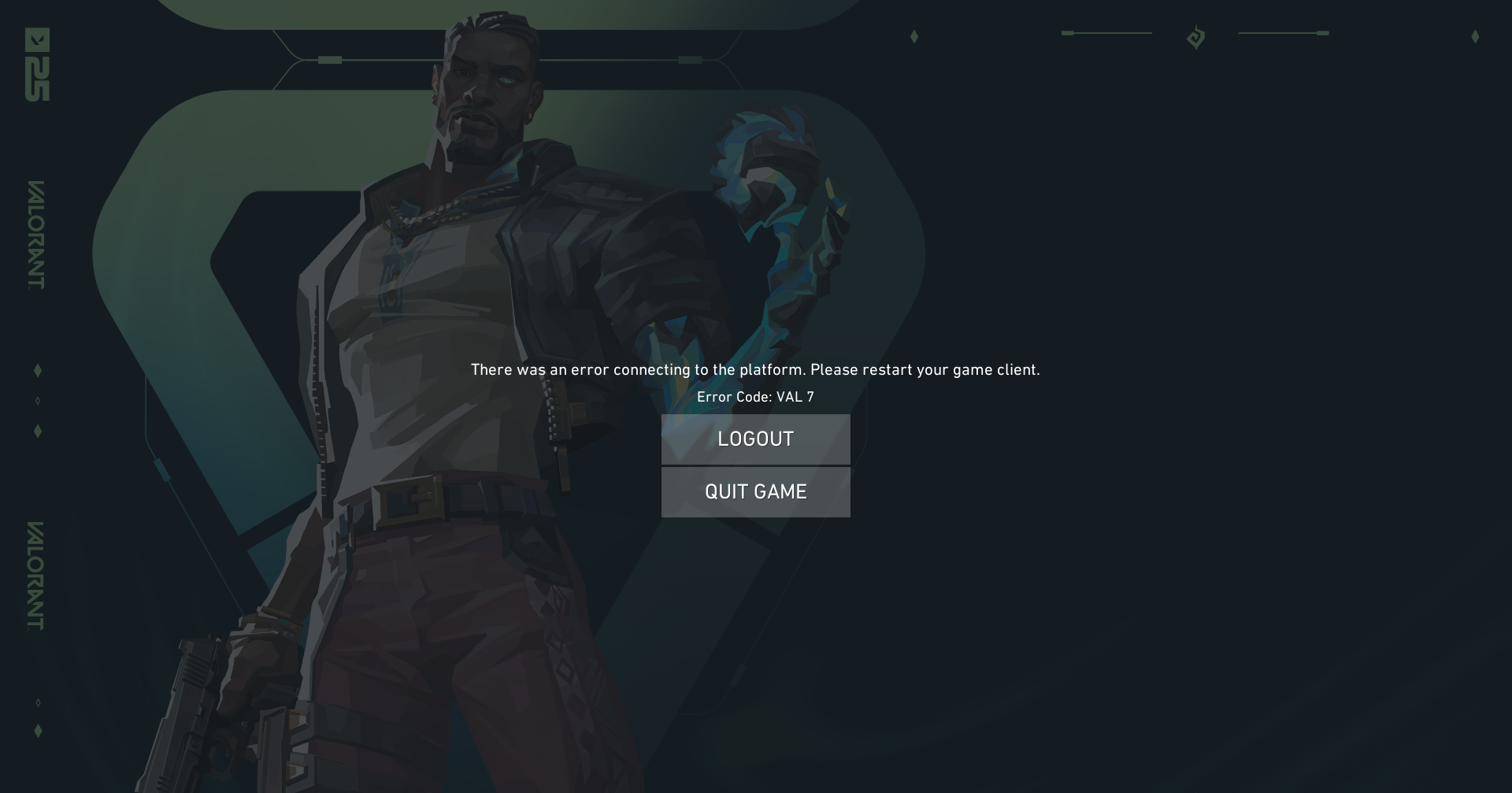Select the small hollow diamond near the bottom left
The height and width of the screenshot is (793, 1512).
tap(37, 703)
